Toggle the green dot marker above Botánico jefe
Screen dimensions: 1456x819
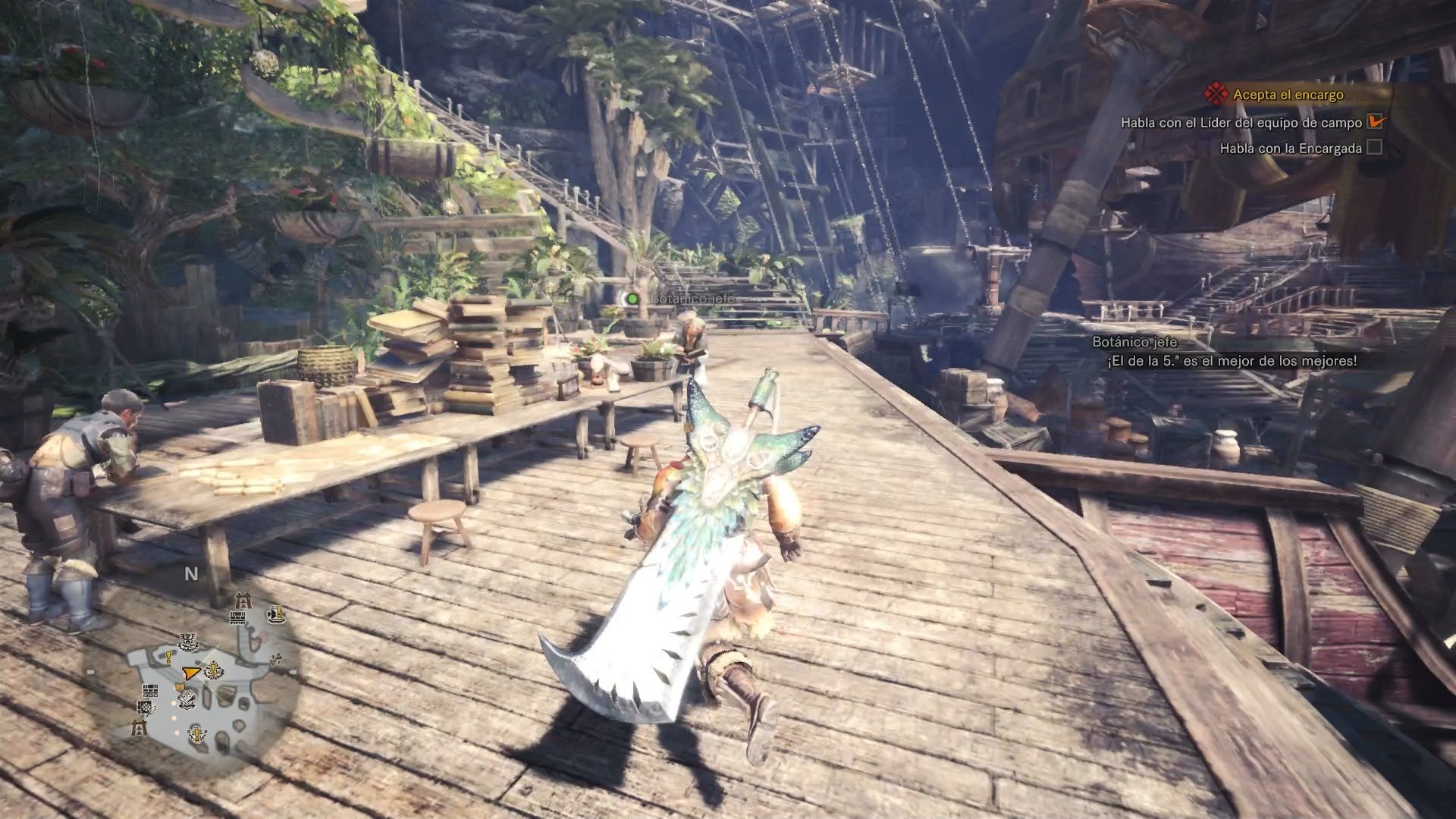pos(630,299)
